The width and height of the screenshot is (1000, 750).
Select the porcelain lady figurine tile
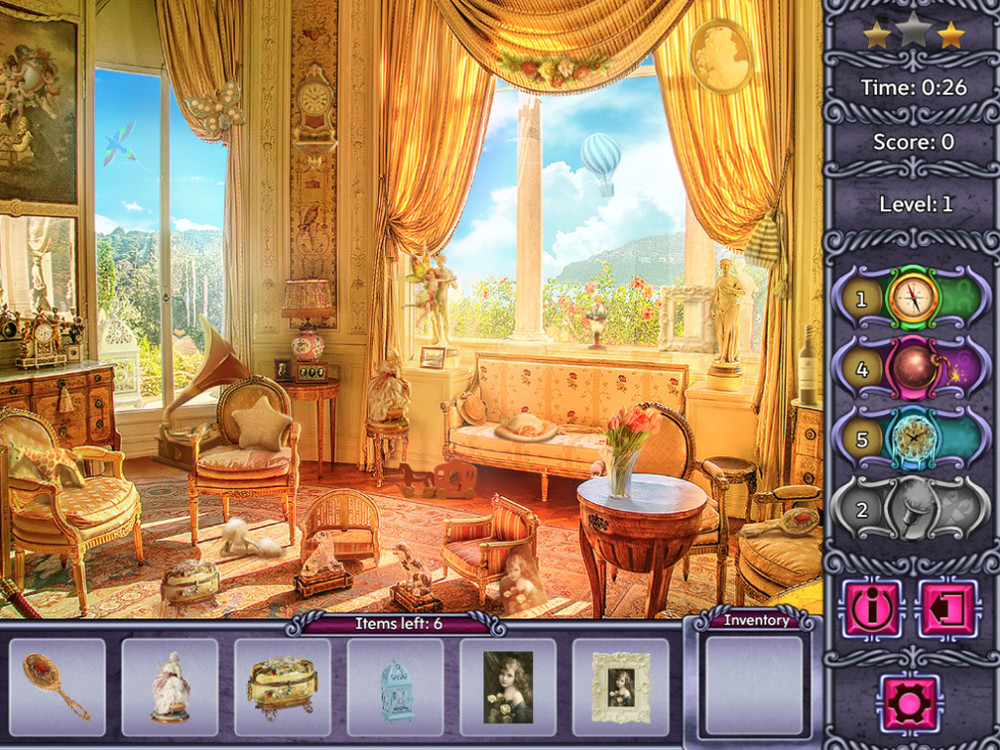(x=170, y=686)
